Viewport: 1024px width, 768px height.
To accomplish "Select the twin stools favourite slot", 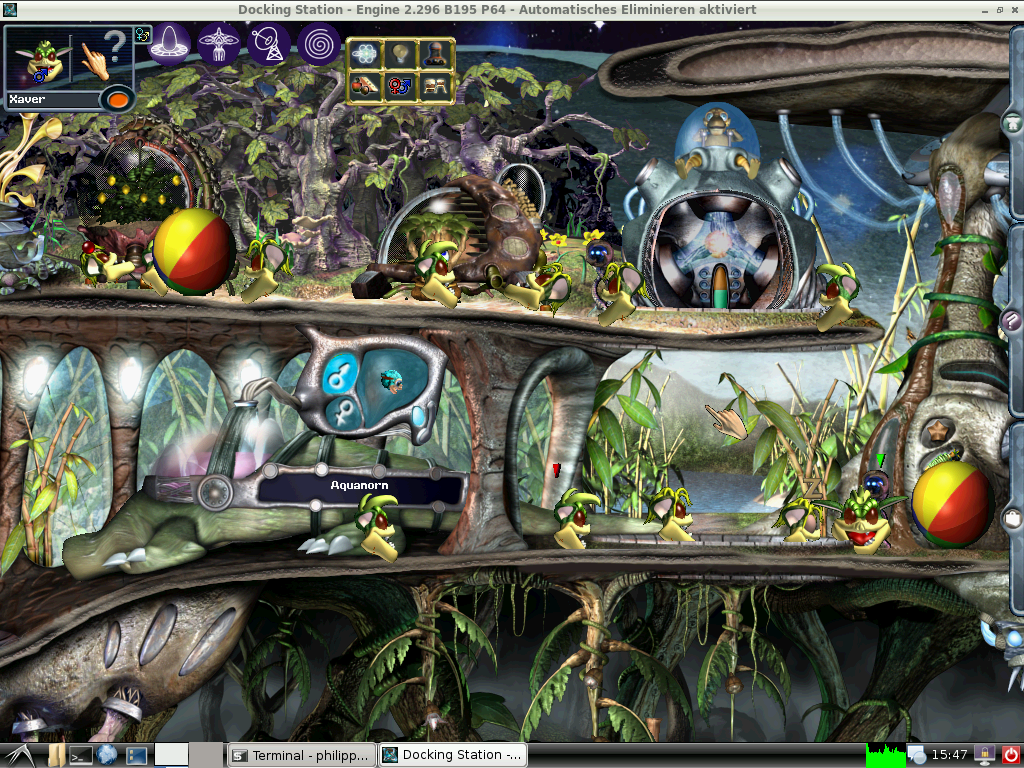I will [435, 87].
